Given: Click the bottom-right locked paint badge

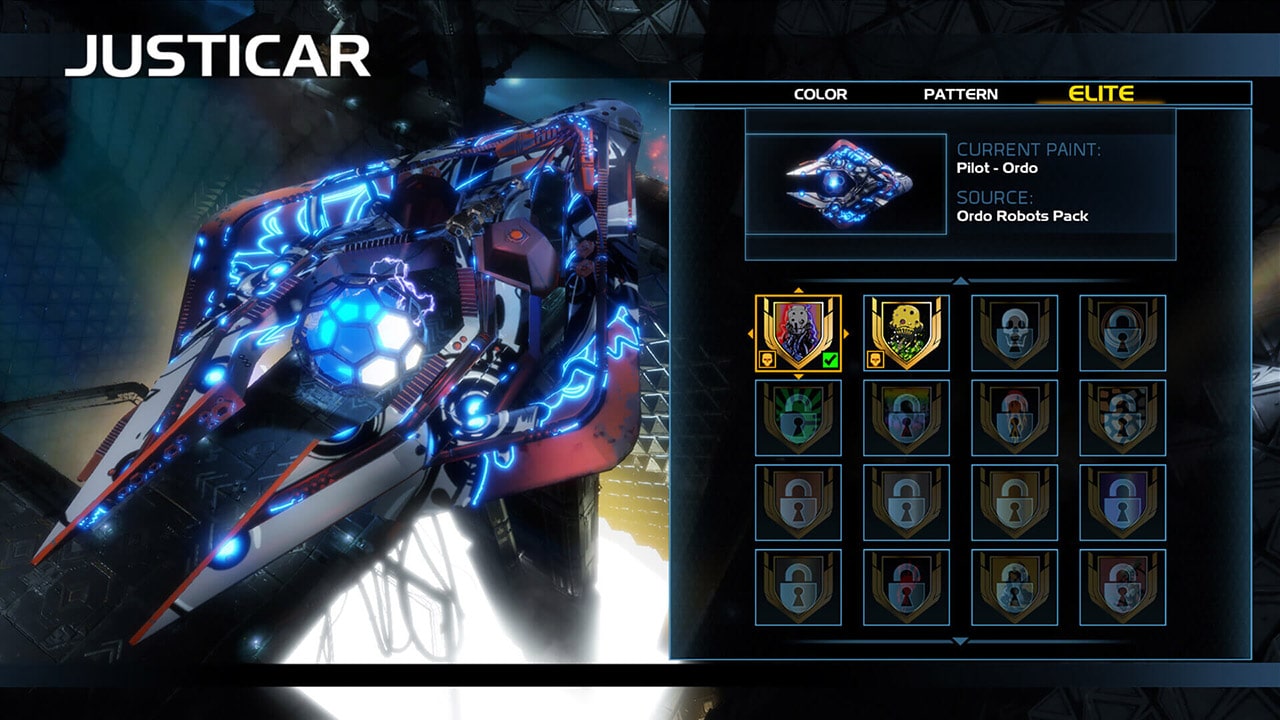Looking at the screenshot, I should click(1122, 590).
